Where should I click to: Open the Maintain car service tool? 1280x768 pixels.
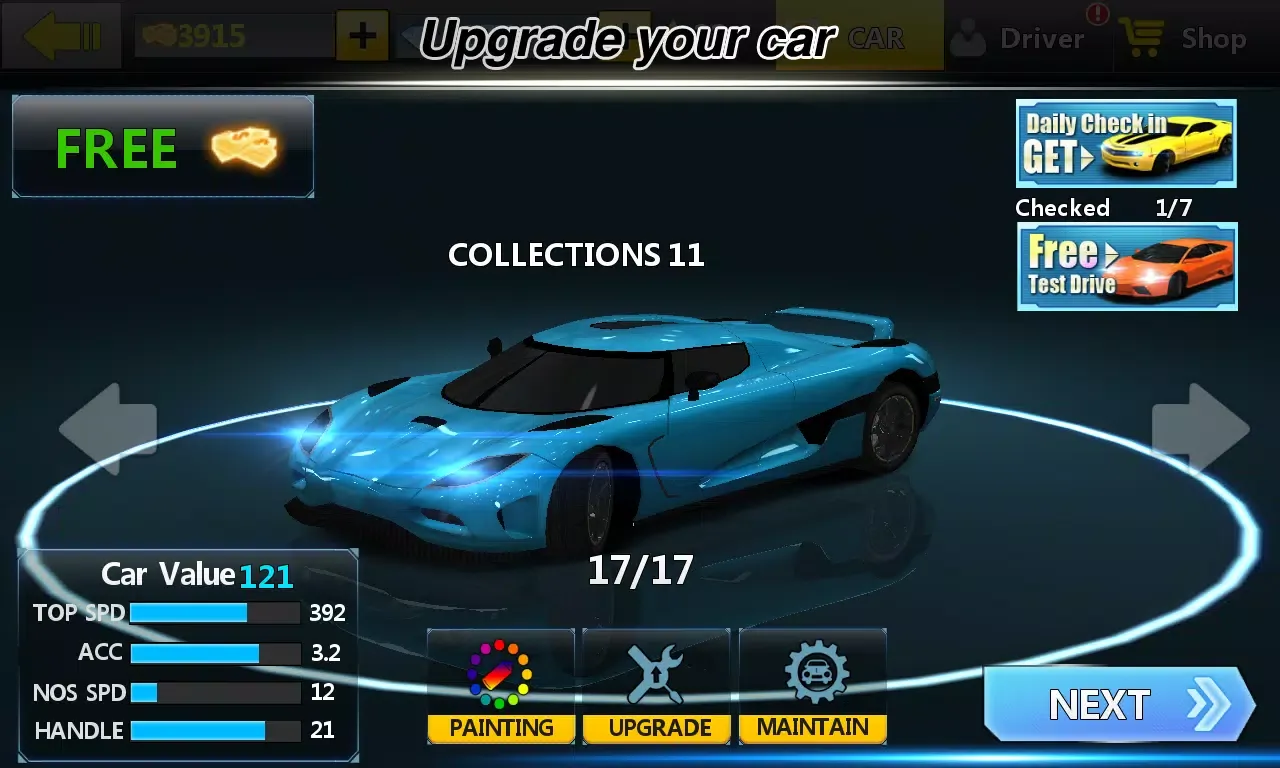click(x=812, y=686)
